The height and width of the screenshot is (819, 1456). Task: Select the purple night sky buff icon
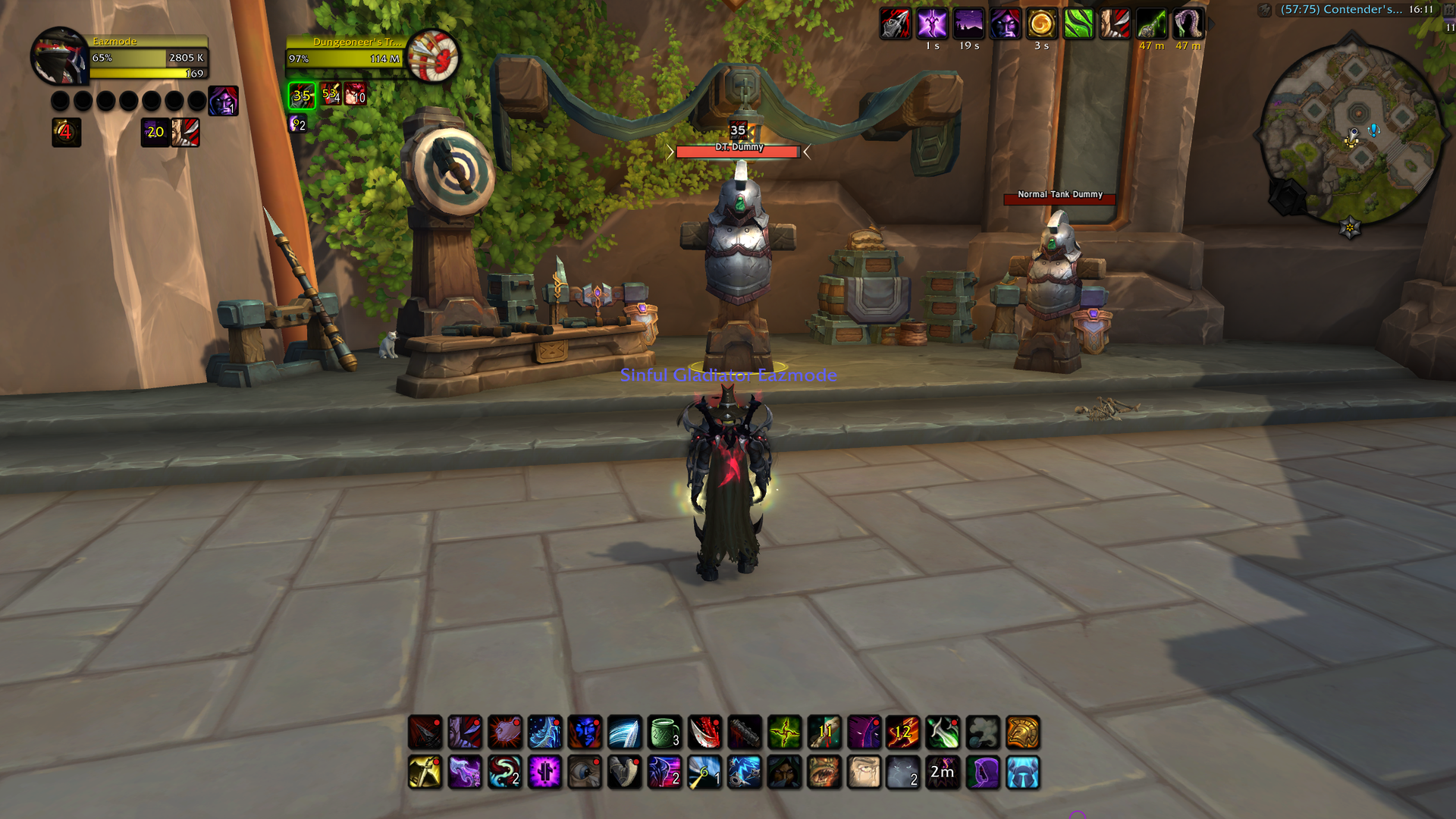[969, 24]
